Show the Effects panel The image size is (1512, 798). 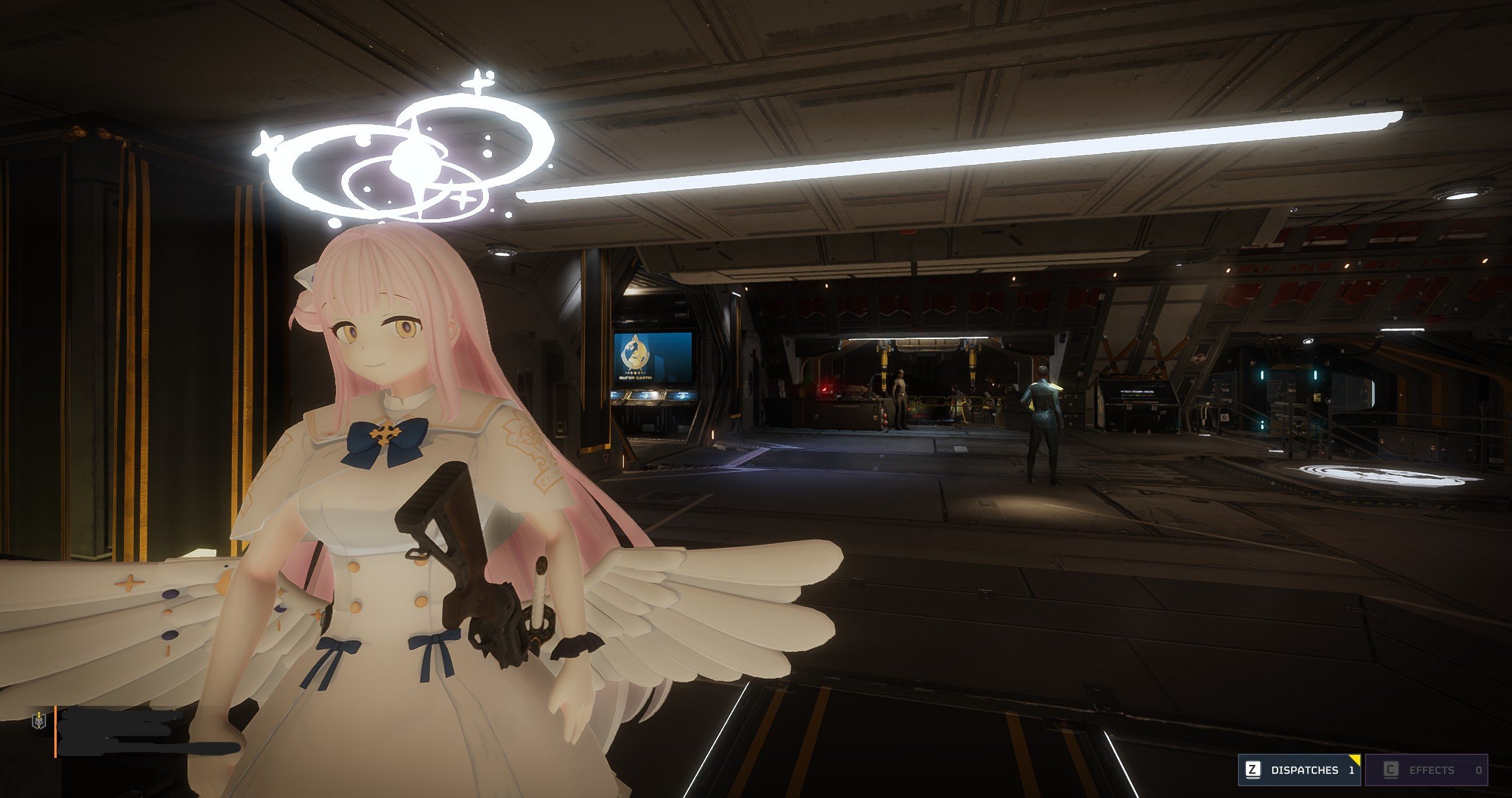point(1426,770)
